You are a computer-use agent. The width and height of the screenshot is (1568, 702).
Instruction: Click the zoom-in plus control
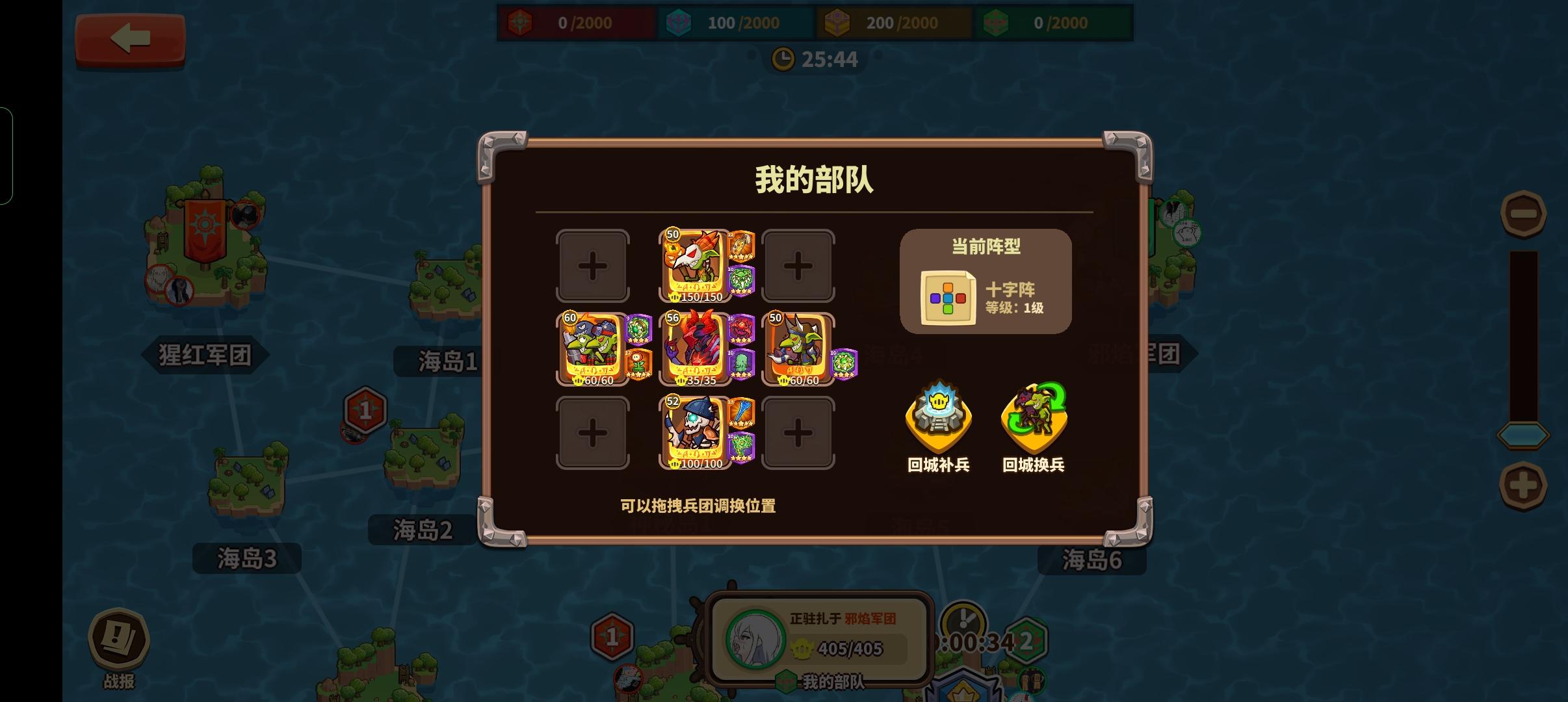[1524, 484]
